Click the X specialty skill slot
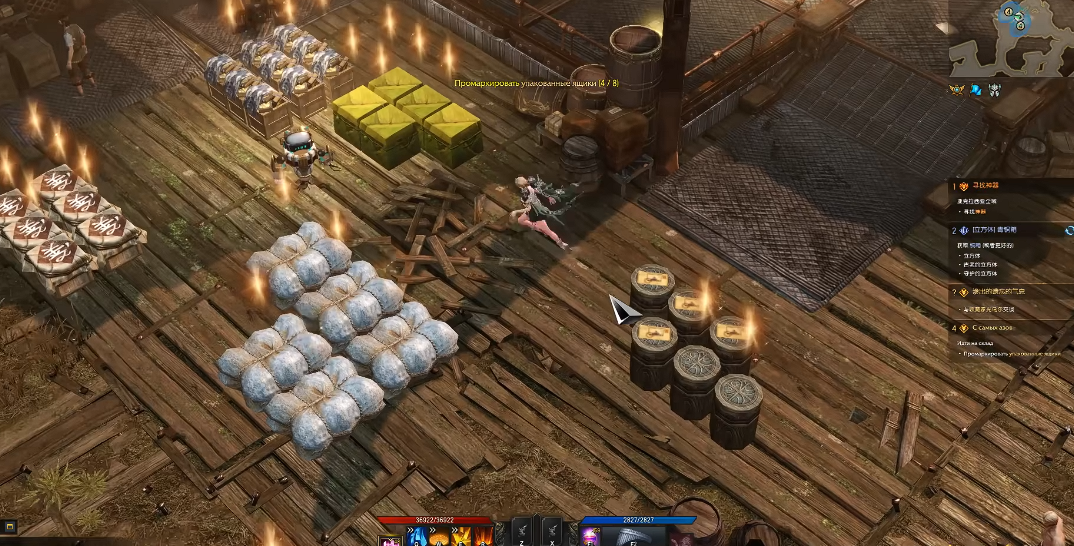The height and width of the screenshot is (546, 1074). (x=552, y=532)
